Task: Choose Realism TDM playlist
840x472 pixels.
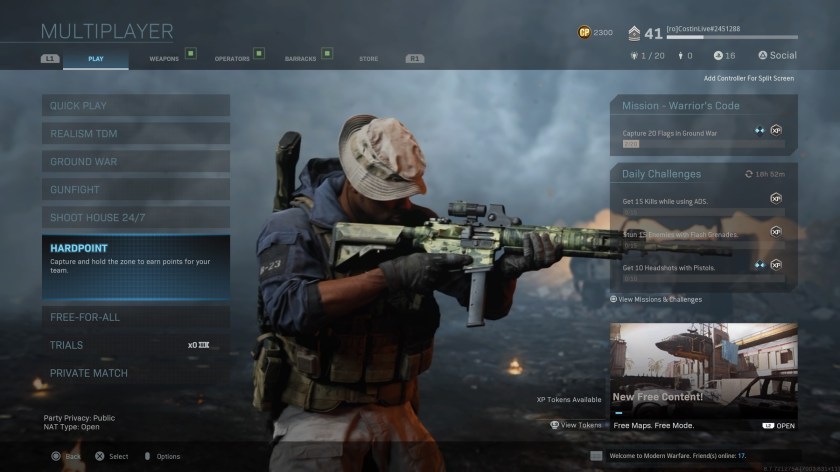Action: pyautogui.click(x=135, y=133)
